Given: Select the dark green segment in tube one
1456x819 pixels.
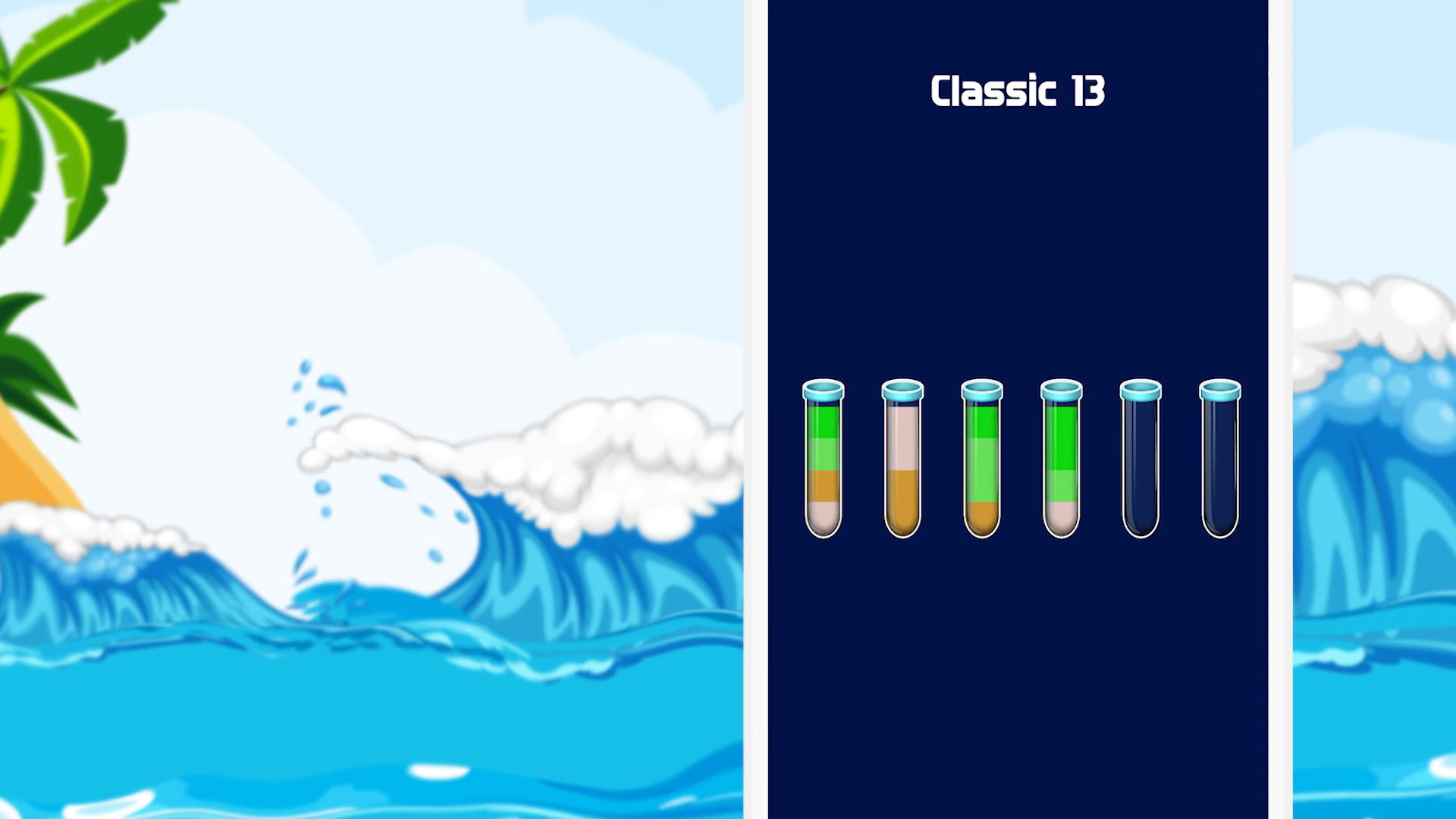Looking at the screenshot, I should [x=824, y=423].
